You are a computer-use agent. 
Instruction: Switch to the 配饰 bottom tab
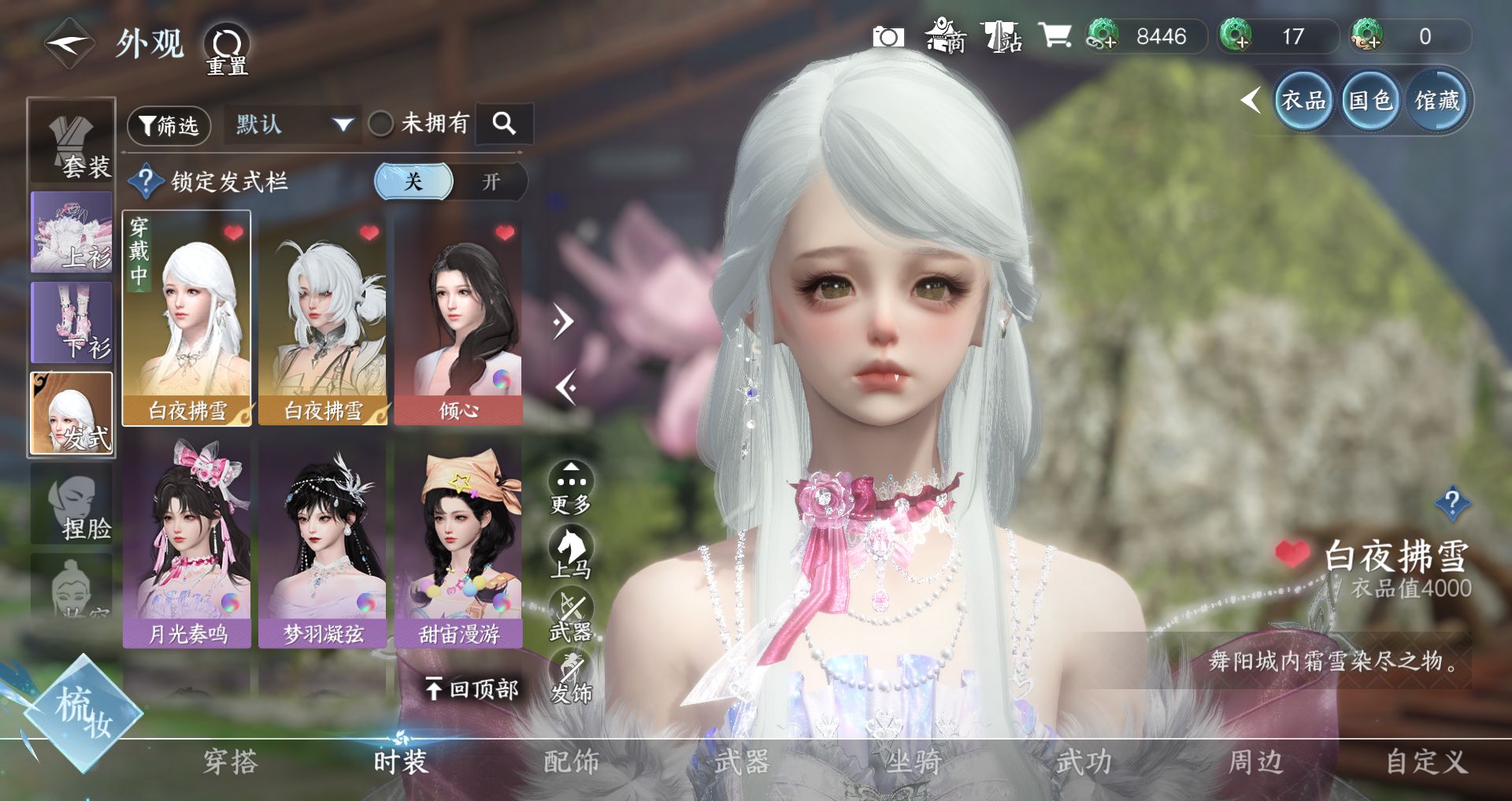pyautogui.click(x=572, y=762)
